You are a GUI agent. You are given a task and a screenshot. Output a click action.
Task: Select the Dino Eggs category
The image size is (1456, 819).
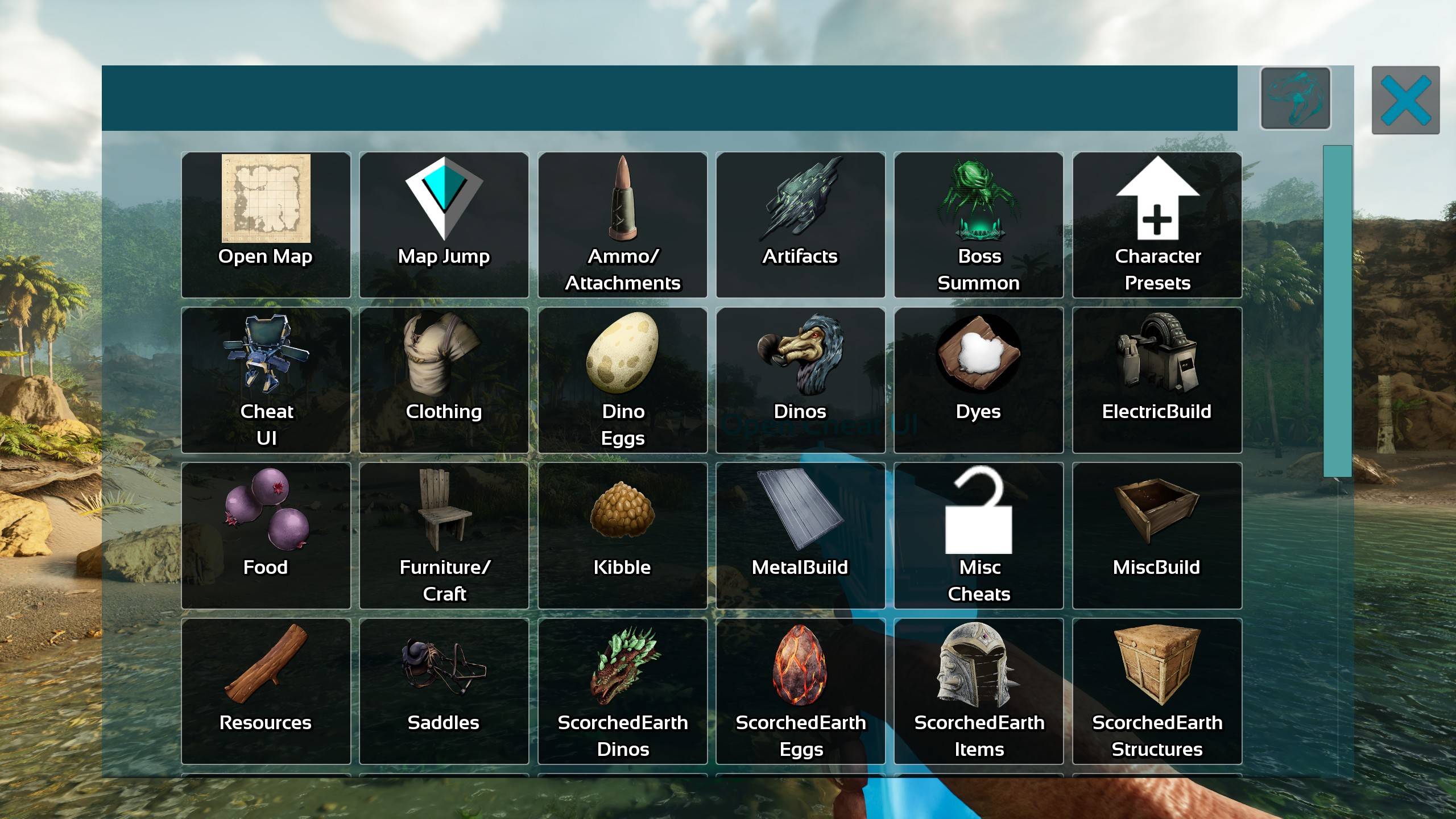(x=623, y=378)
